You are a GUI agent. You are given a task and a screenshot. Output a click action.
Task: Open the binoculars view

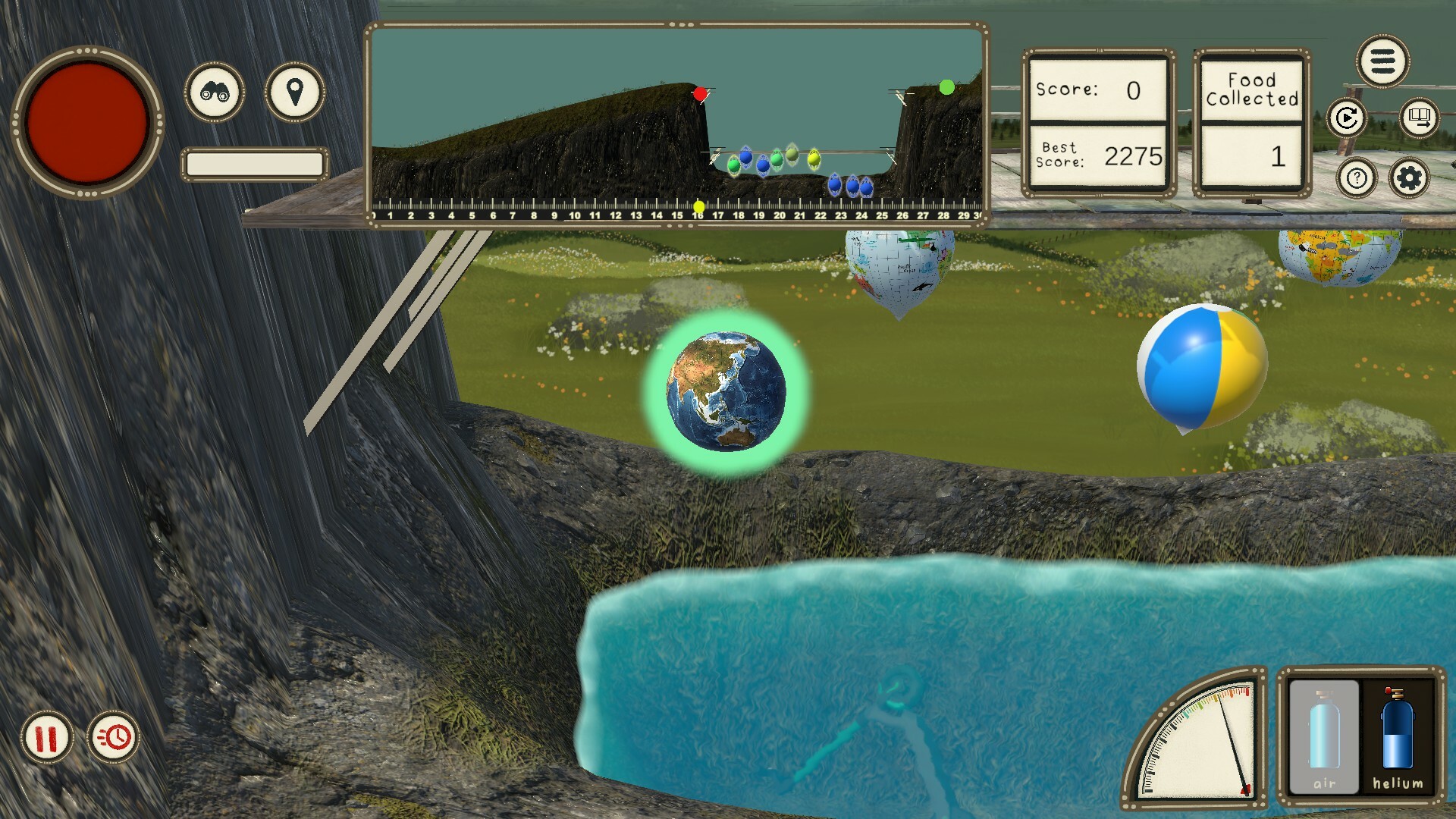pos(215,94)
